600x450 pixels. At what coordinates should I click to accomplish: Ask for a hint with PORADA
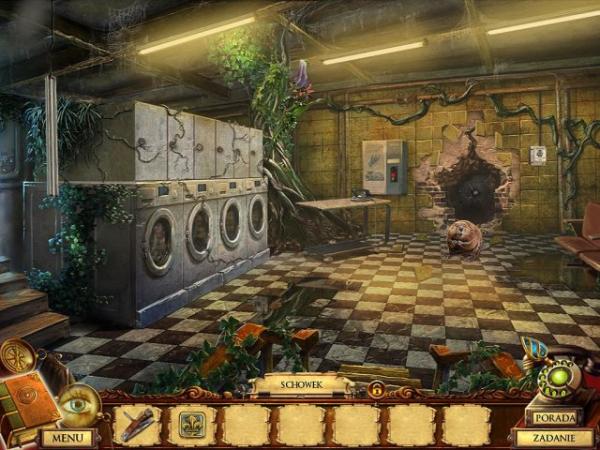tap(553, 416)
